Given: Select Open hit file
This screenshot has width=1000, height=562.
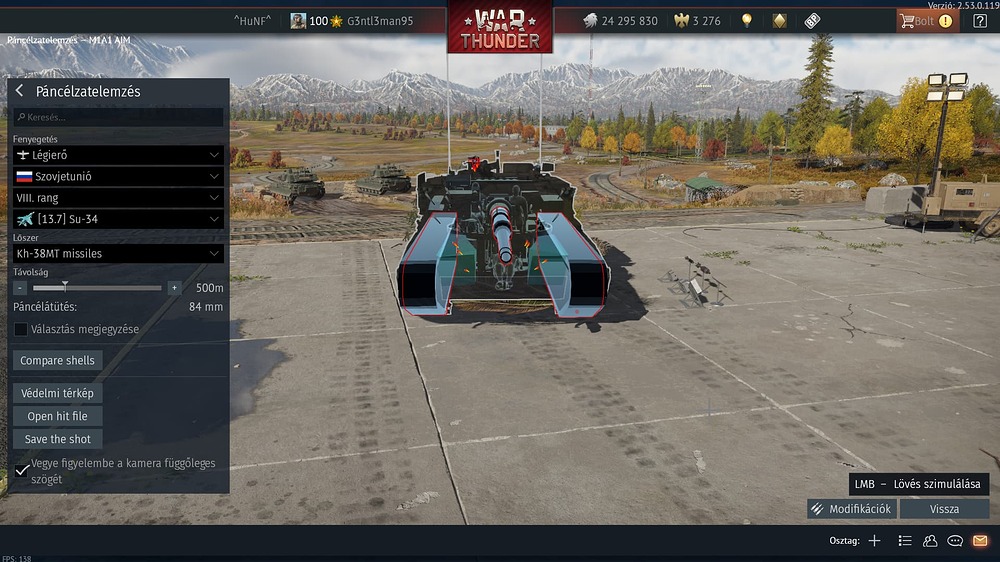Looking at the screenshot, I should [x=57, y=416].
